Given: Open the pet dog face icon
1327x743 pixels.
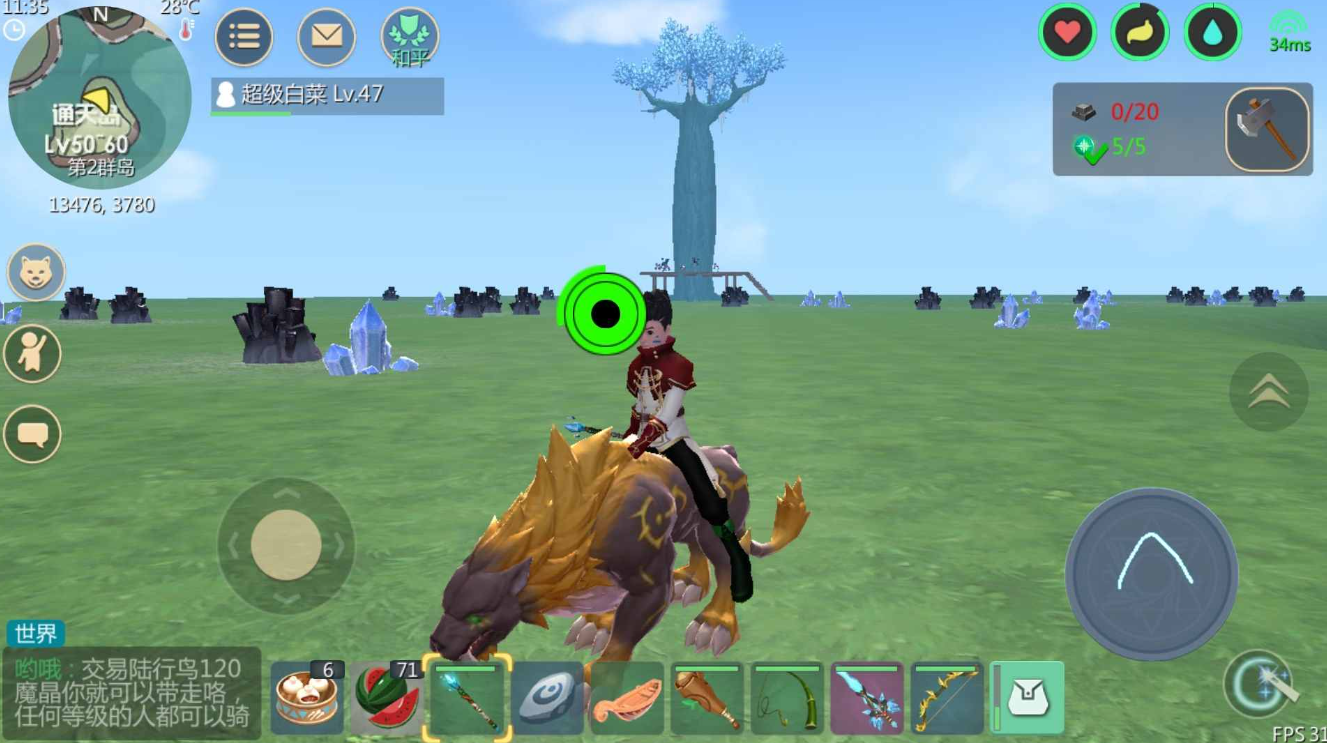Looking at the screenshot, I should point(37,272).
